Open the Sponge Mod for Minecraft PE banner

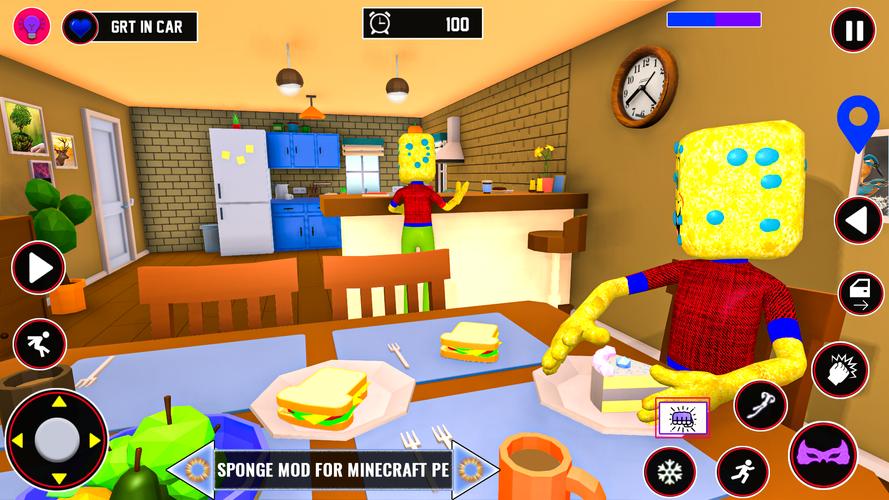coord(334,468)
